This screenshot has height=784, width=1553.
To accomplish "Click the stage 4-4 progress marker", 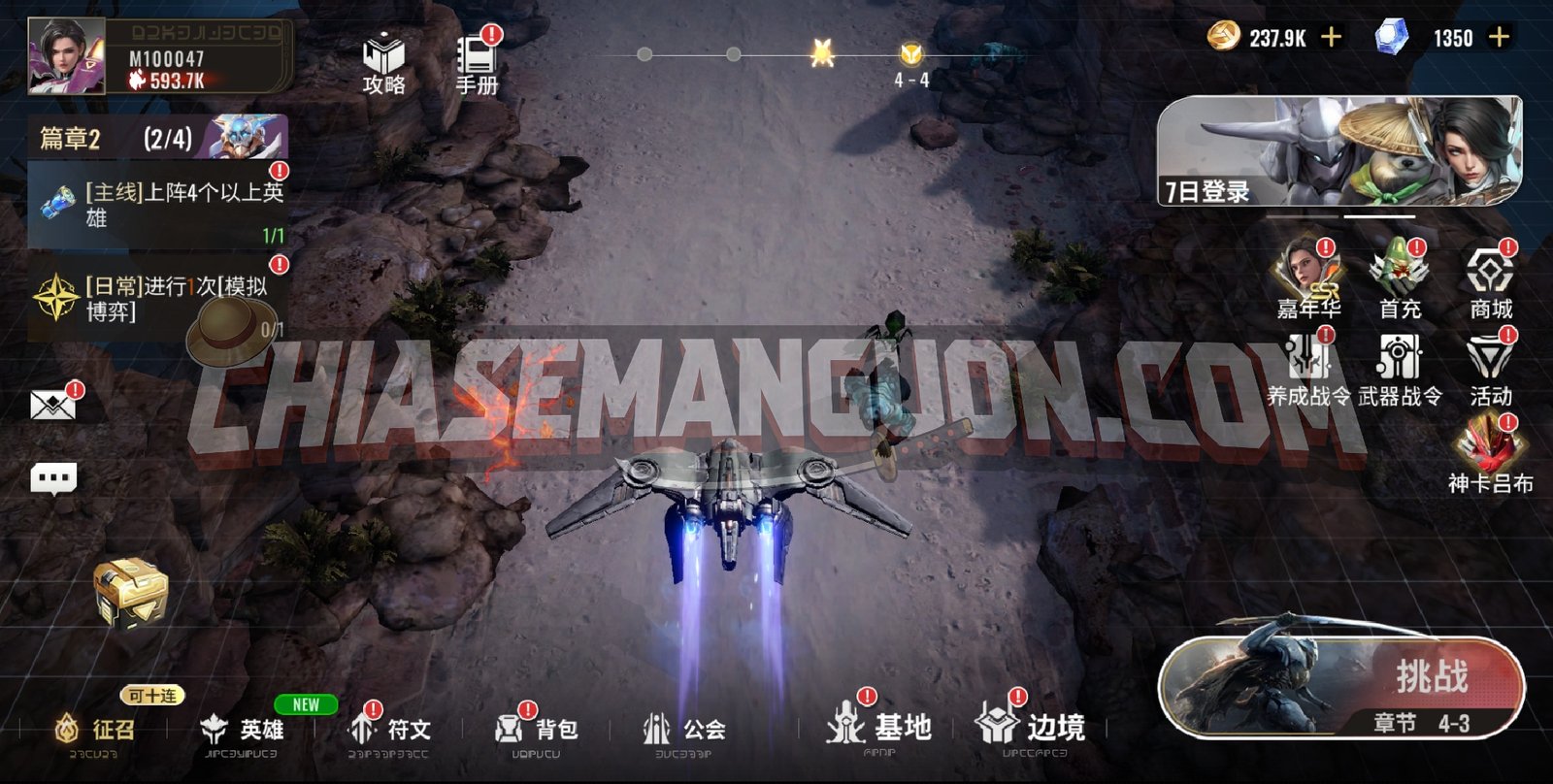I will click(x=910, y=56).
